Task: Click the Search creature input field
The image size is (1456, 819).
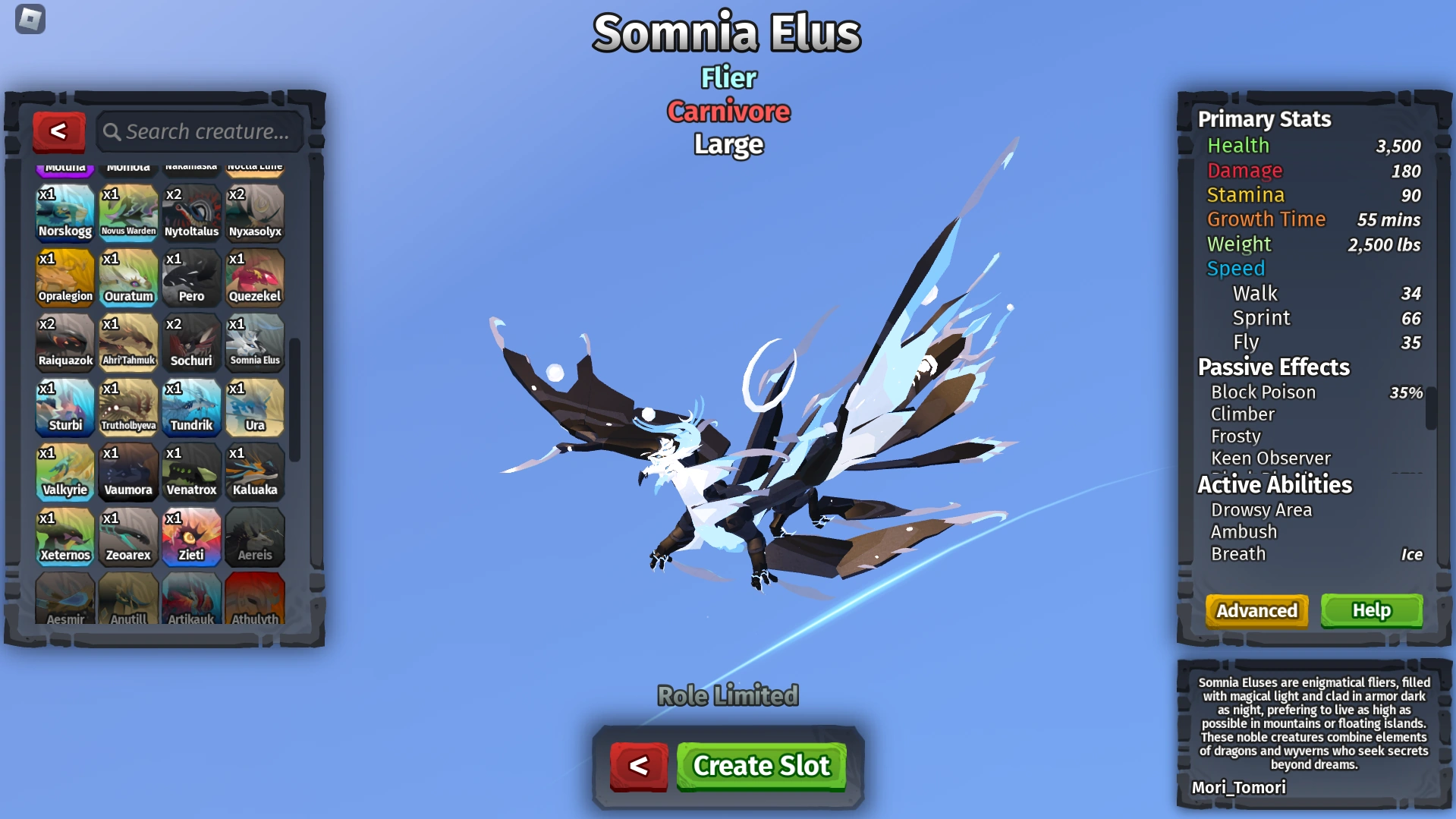Action: click(205, 131)
